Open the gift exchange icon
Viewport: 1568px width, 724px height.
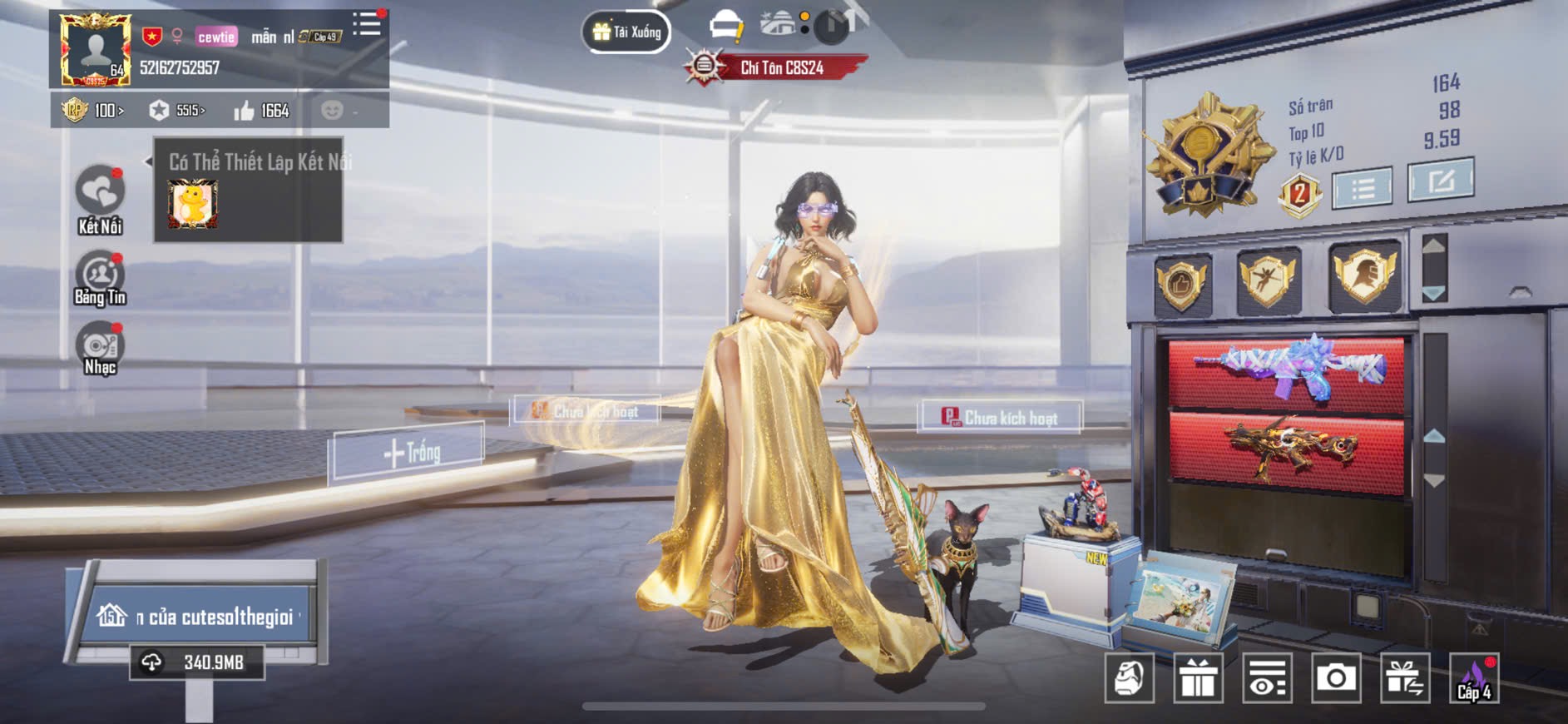(x=1405, y=679)
